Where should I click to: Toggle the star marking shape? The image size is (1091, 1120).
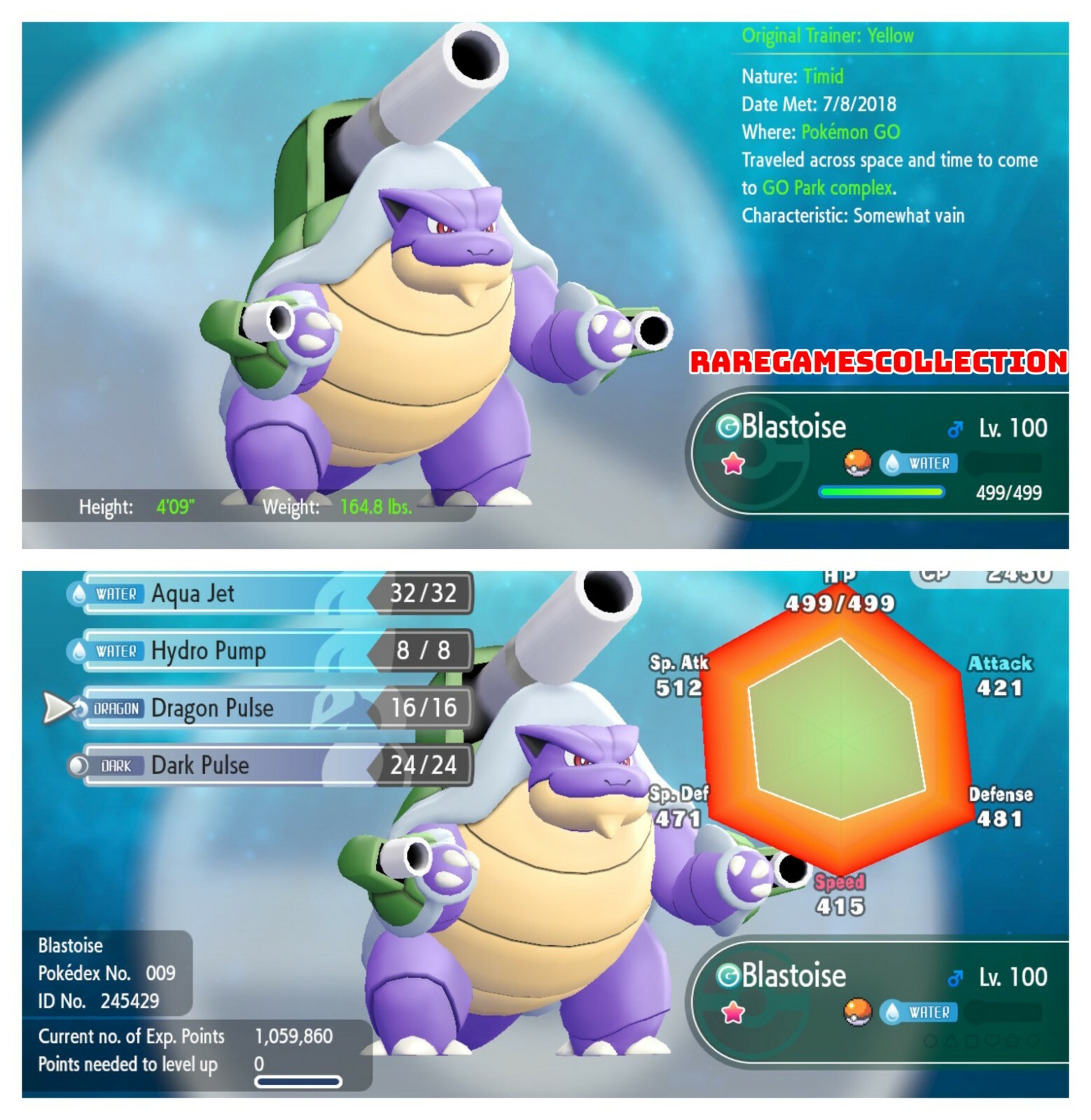(x=1013, y=1040)
